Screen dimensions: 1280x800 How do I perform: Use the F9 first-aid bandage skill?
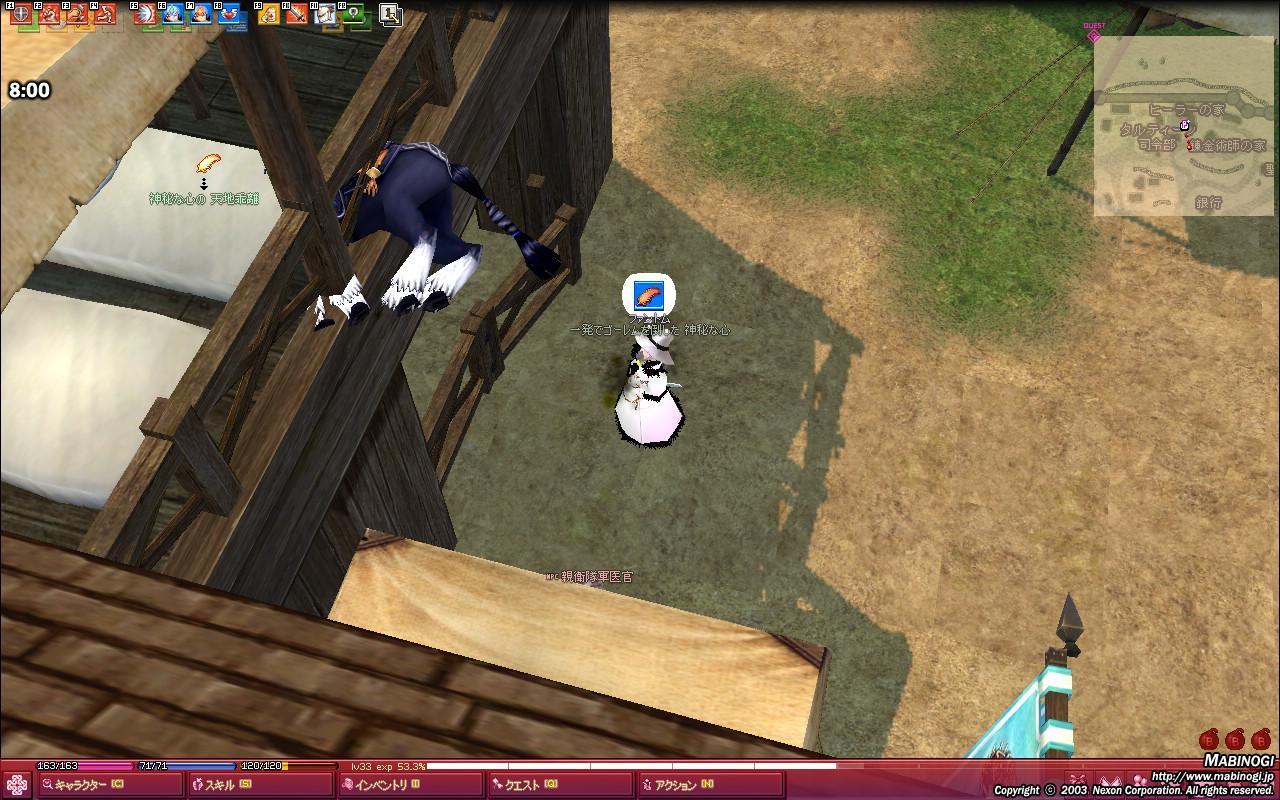point(268,14)
